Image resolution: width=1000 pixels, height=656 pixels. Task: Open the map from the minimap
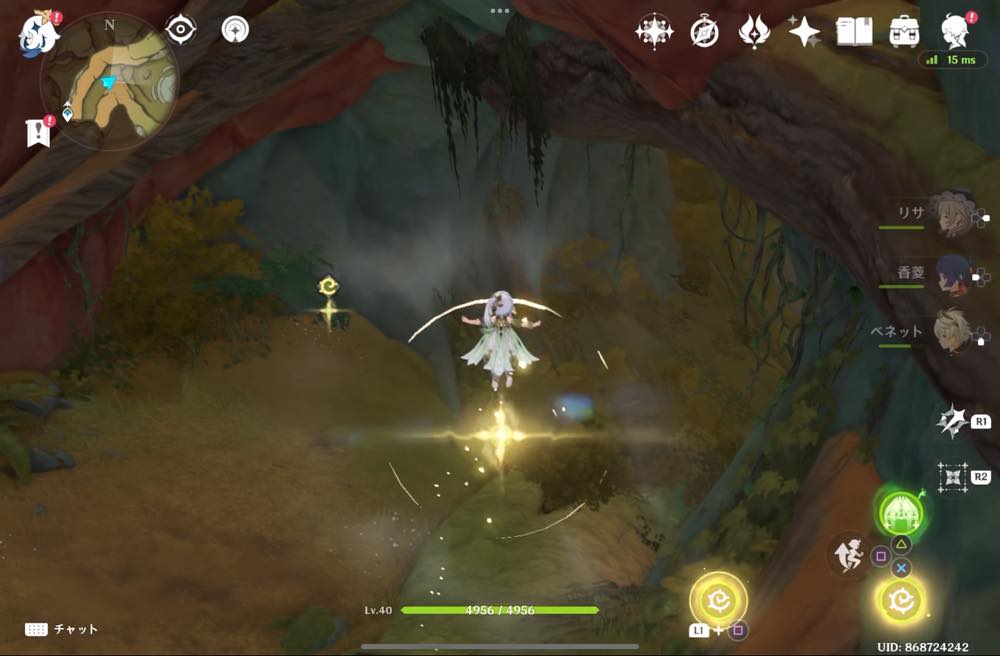tap(110, 83)
